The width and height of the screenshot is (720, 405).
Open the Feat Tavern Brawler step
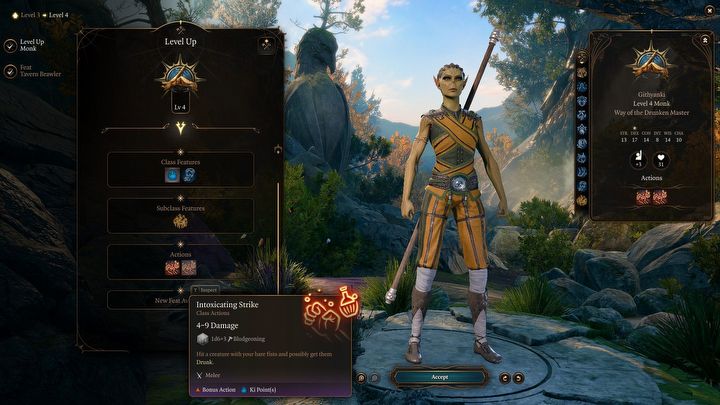click(30, 73)
